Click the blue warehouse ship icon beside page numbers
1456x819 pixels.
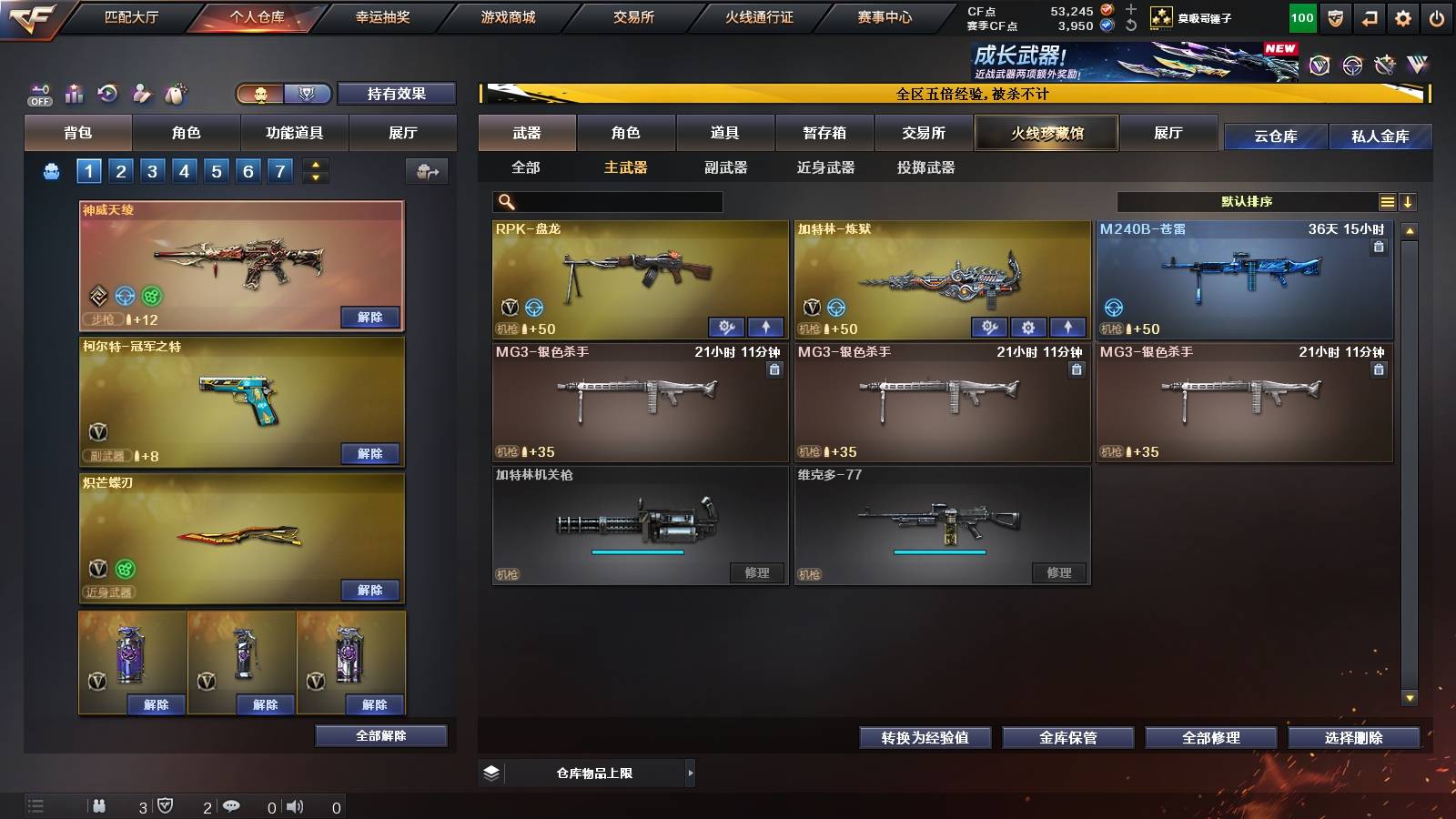pyautogui.click(x=53, y=169)
